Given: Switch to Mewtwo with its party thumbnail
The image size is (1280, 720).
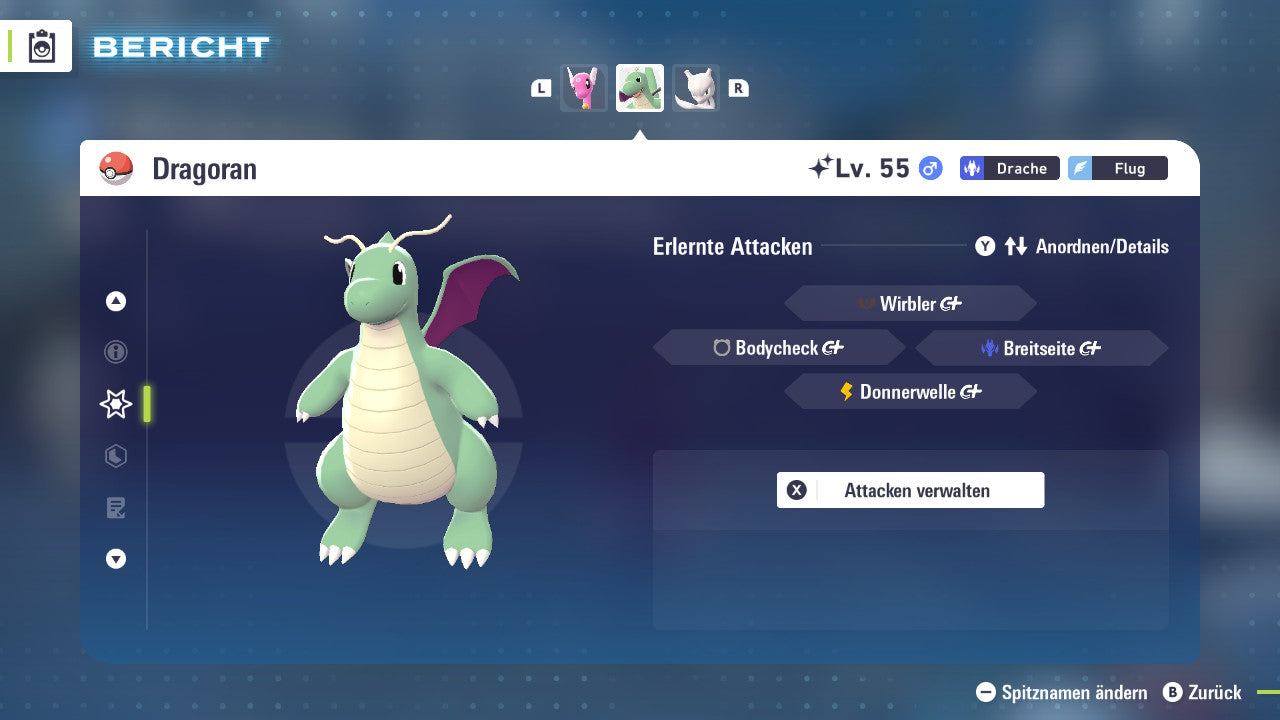Looking at the screenshot, I should click(x=695, y=87).
